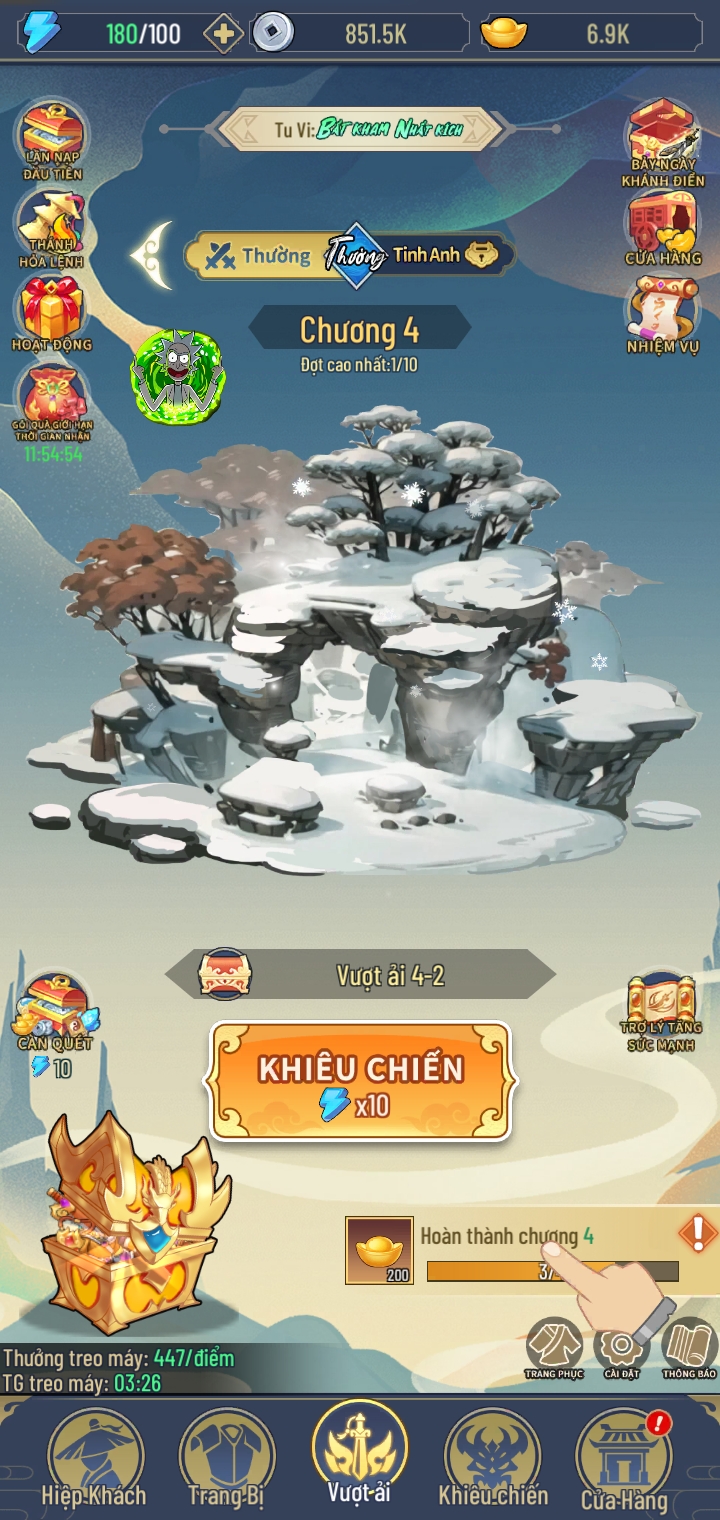Switch to the Thường stage mode
720x1520 pixels.
258,256
